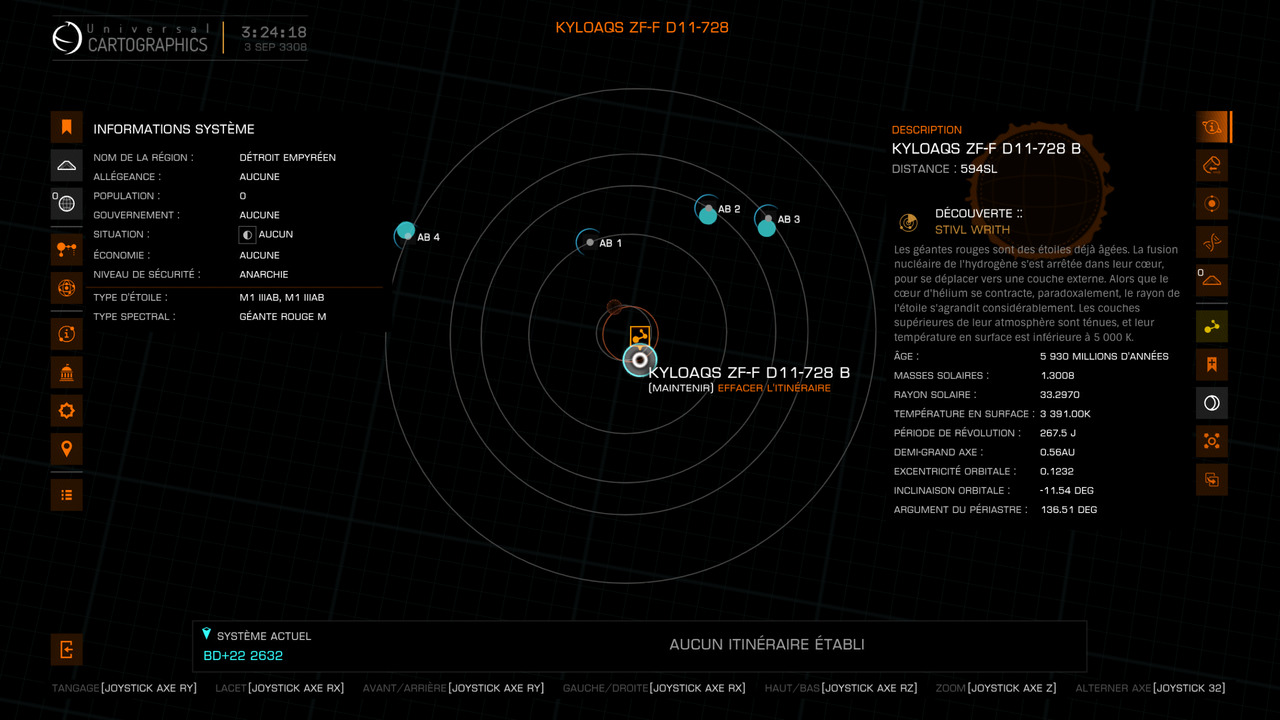This screenshot has height=720, width=1280.
Task: Click the info circle icon on left sidebar
Action: pyautogui.click(x=67, y=334)
